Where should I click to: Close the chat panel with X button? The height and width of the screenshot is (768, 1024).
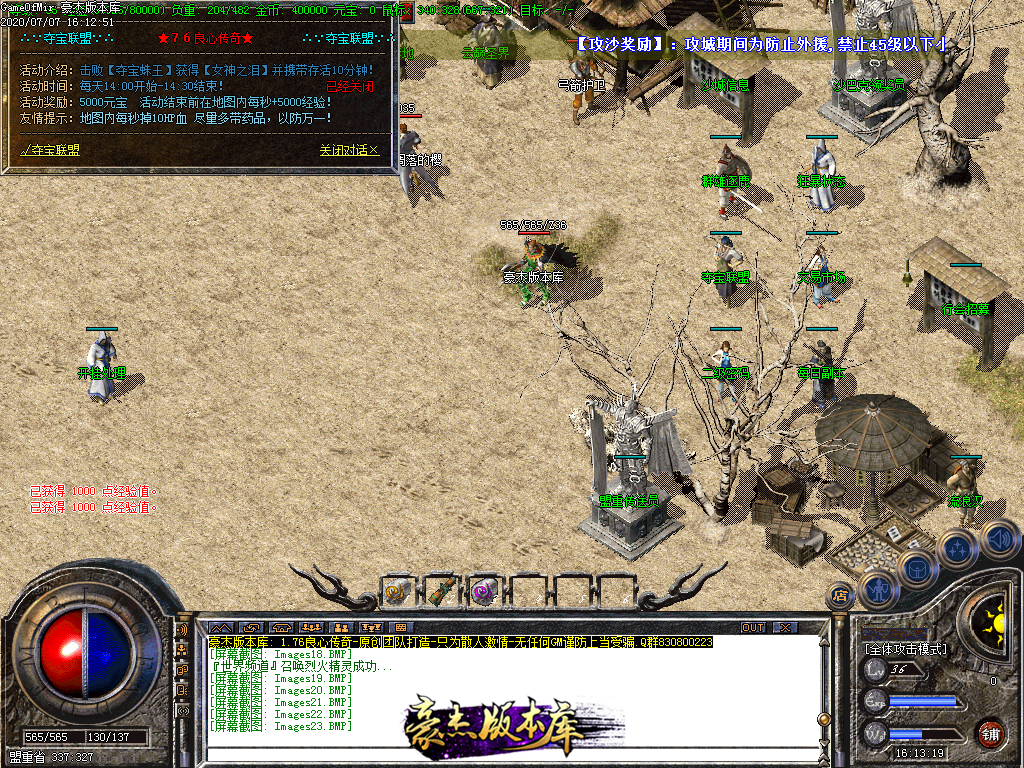[x=786, y=628]
